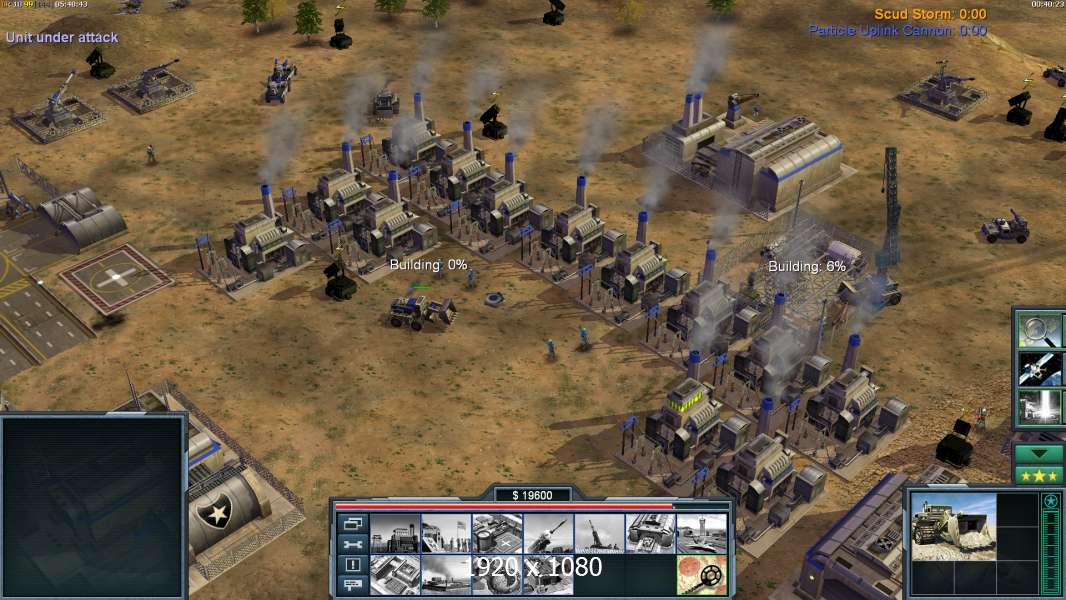Click the chat message button

tap(353, 585)
